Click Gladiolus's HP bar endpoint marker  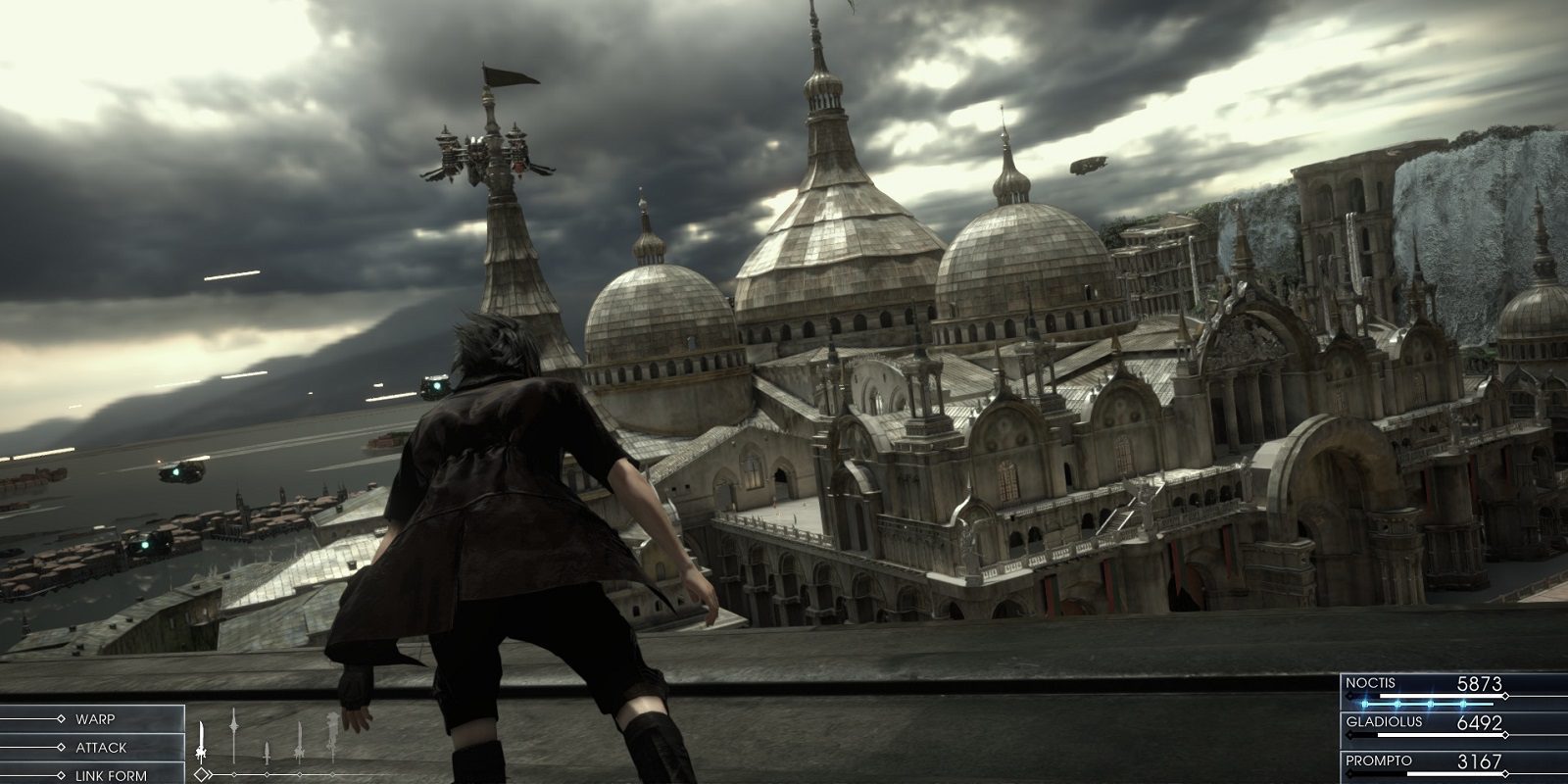(x=1505, y=735)
